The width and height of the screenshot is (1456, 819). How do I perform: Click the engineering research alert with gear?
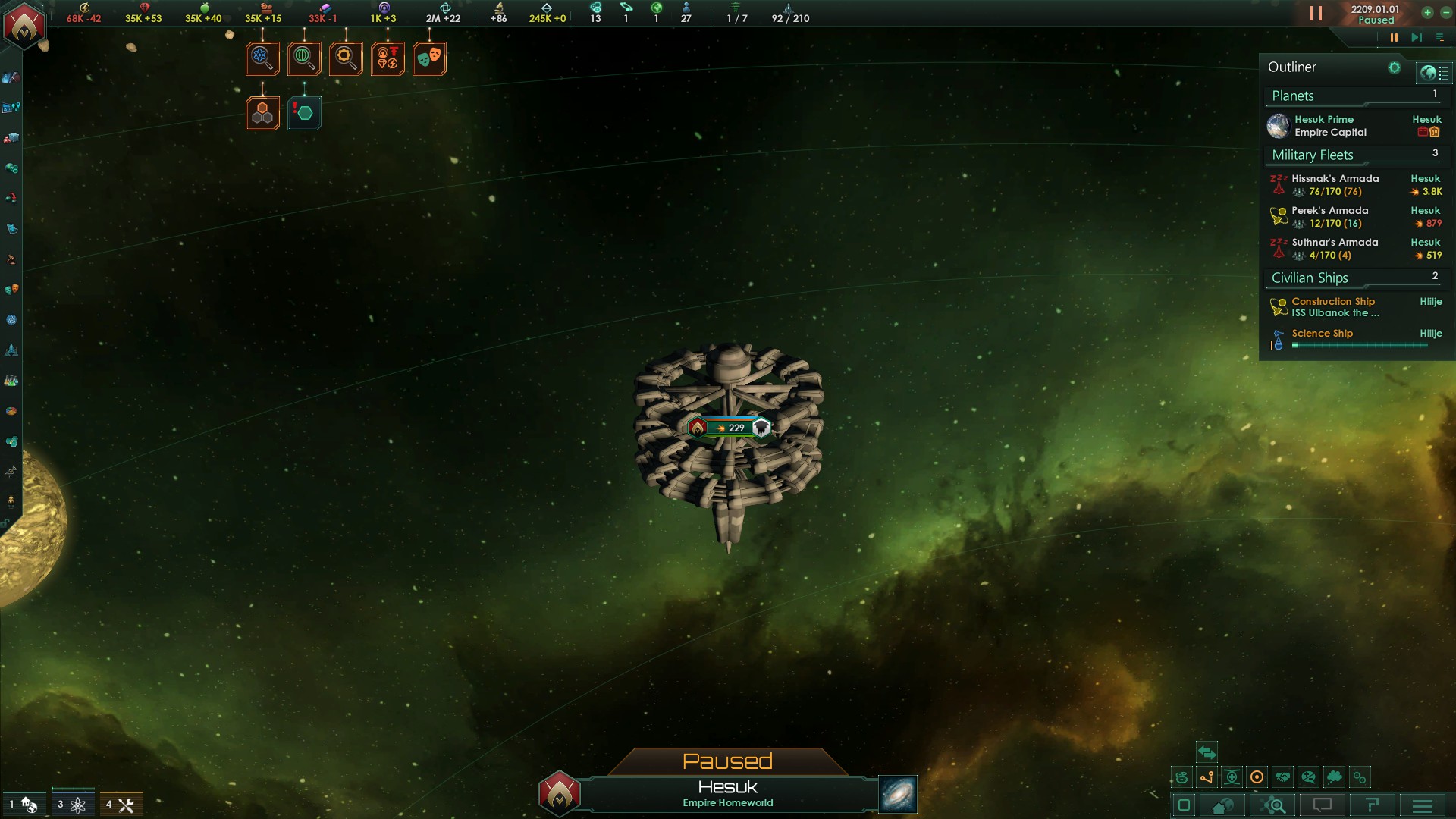pyautogui.click(x=346, y=58)
